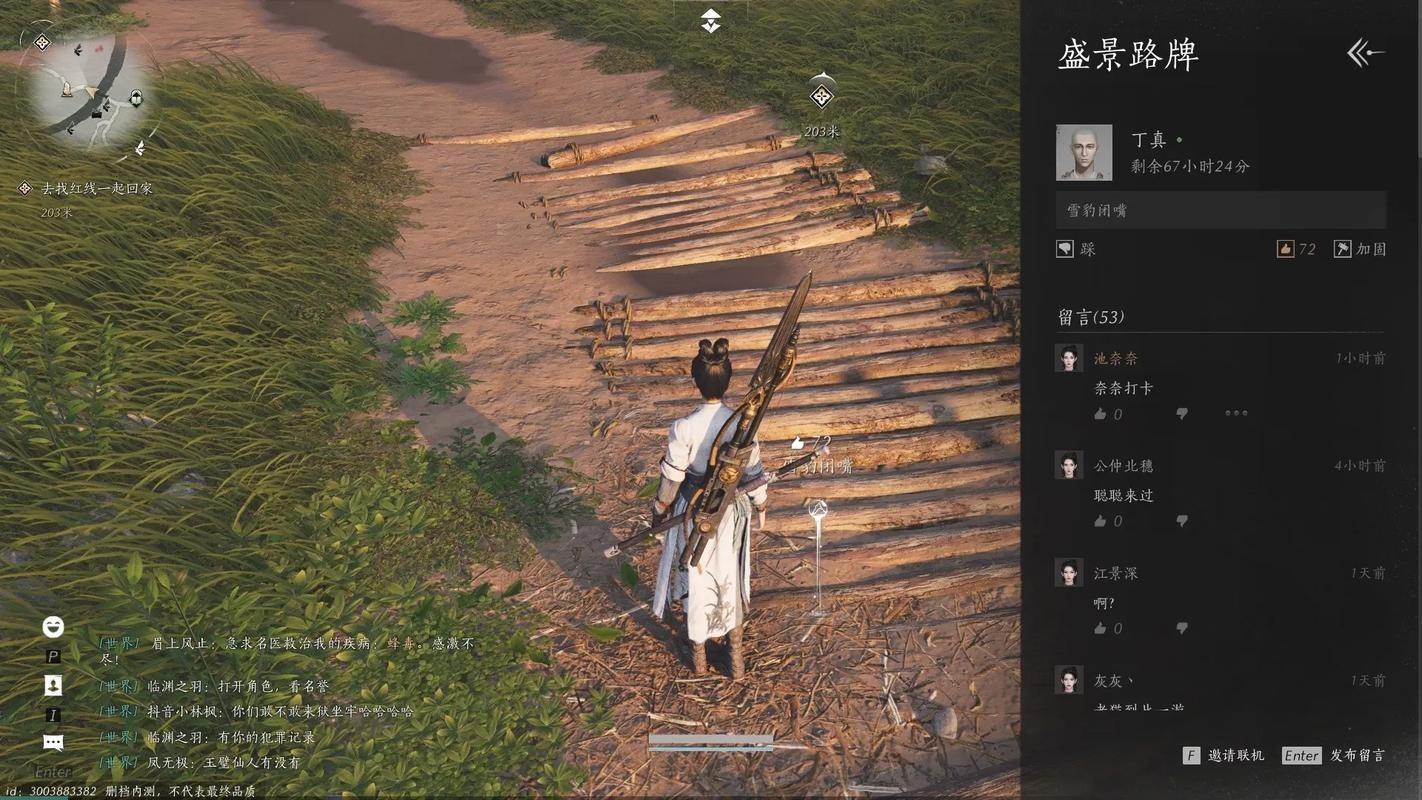This screenshot has width=1422, height=800.
Task: Reinforce the signpost with 加固
Action: tap(1361, 249)
